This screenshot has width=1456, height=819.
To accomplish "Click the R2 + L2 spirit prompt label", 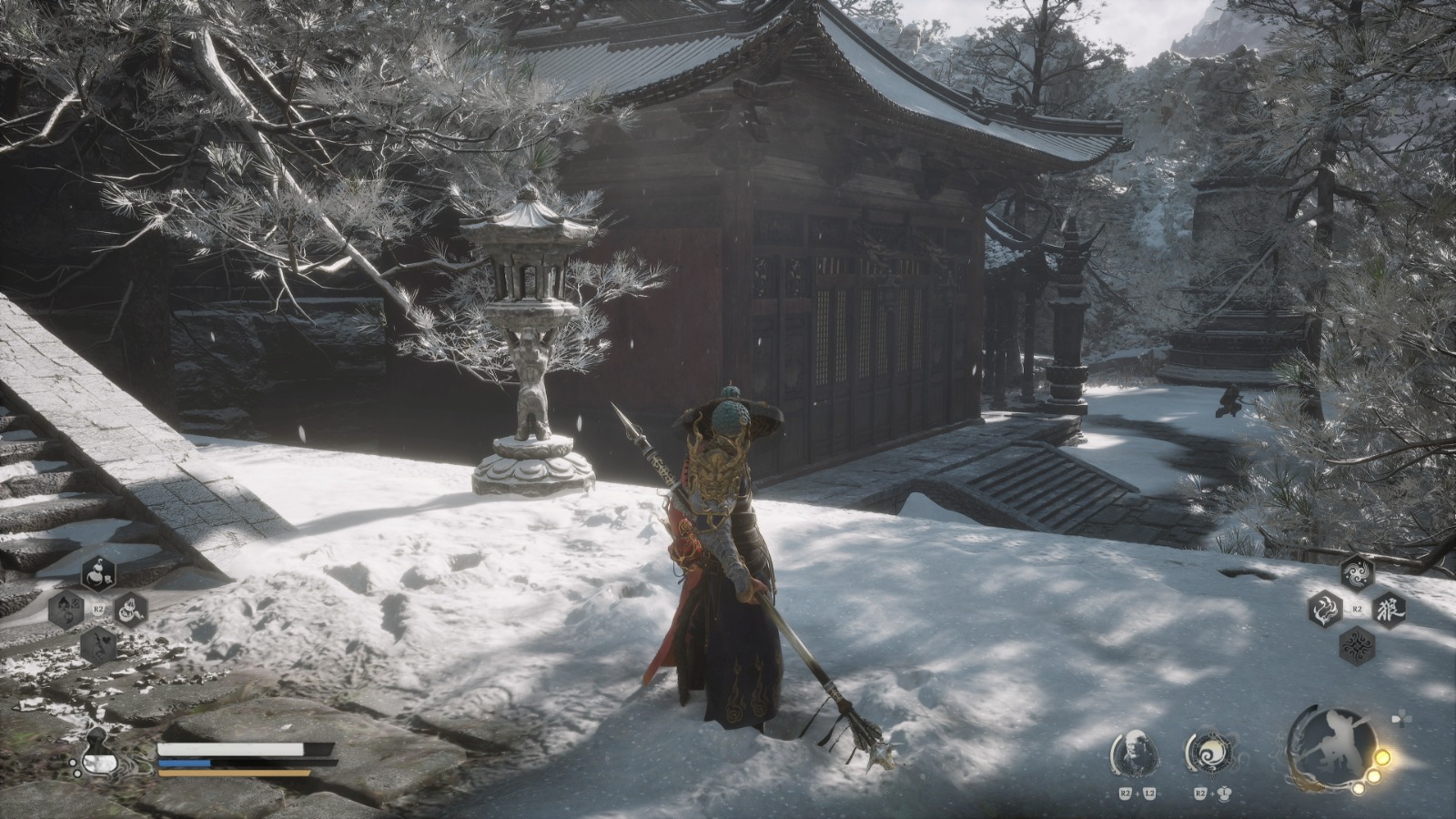I will tap(1137, 794).
